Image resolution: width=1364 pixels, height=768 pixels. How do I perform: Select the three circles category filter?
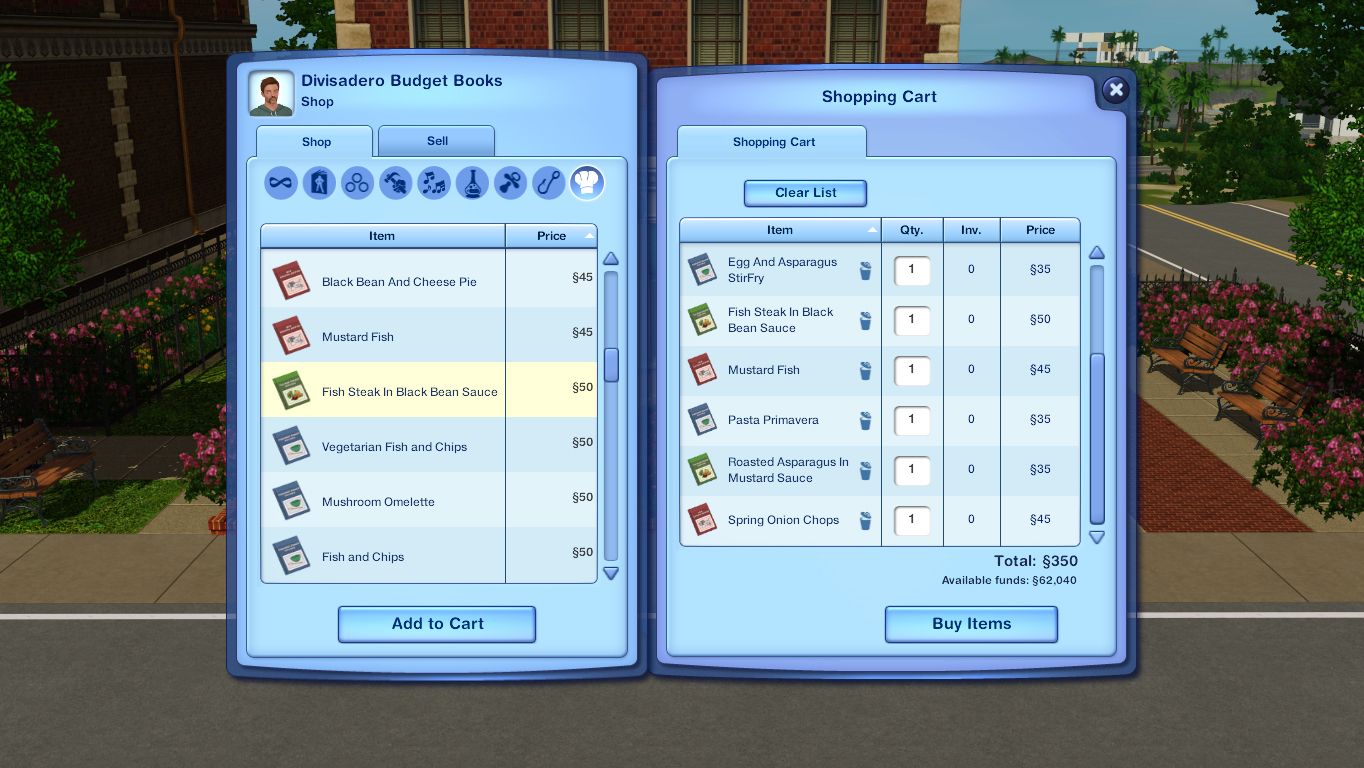pyautogui.click(x=357, y=183)
